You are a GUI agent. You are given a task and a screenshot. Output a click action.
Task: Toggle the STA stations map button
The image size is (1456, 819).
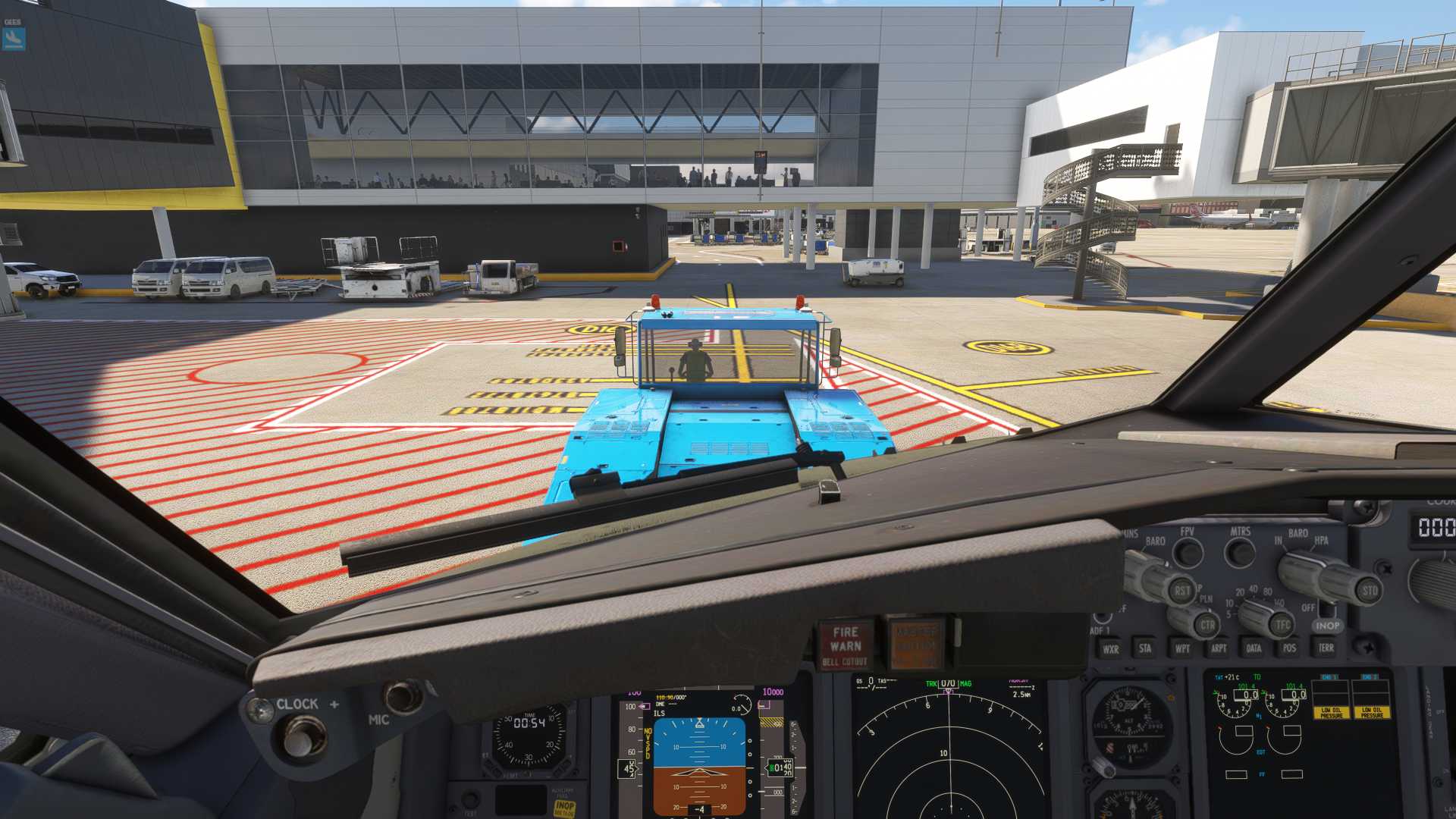pos(1145,648)
